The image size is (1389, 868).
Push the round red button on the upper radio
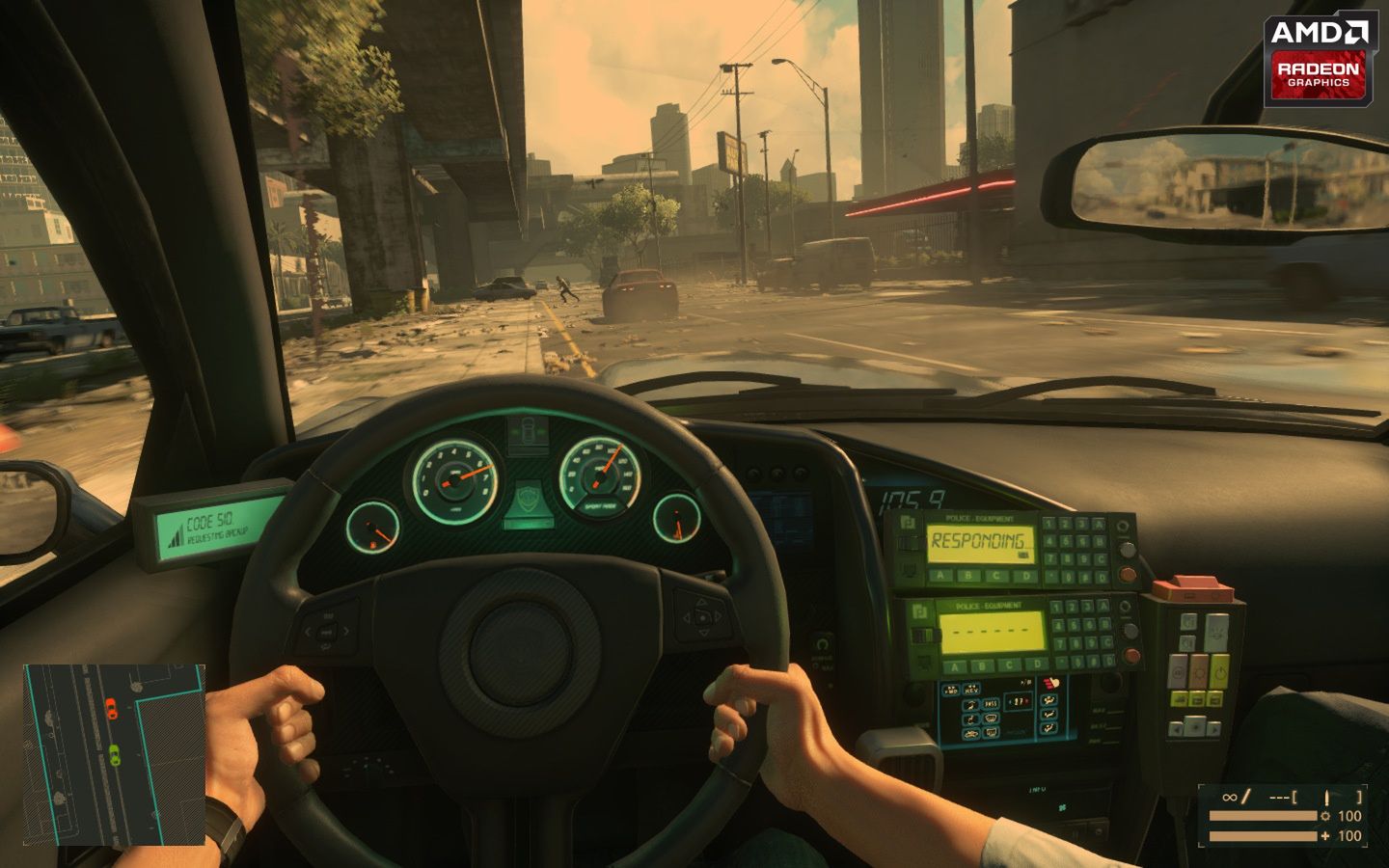1126,573
